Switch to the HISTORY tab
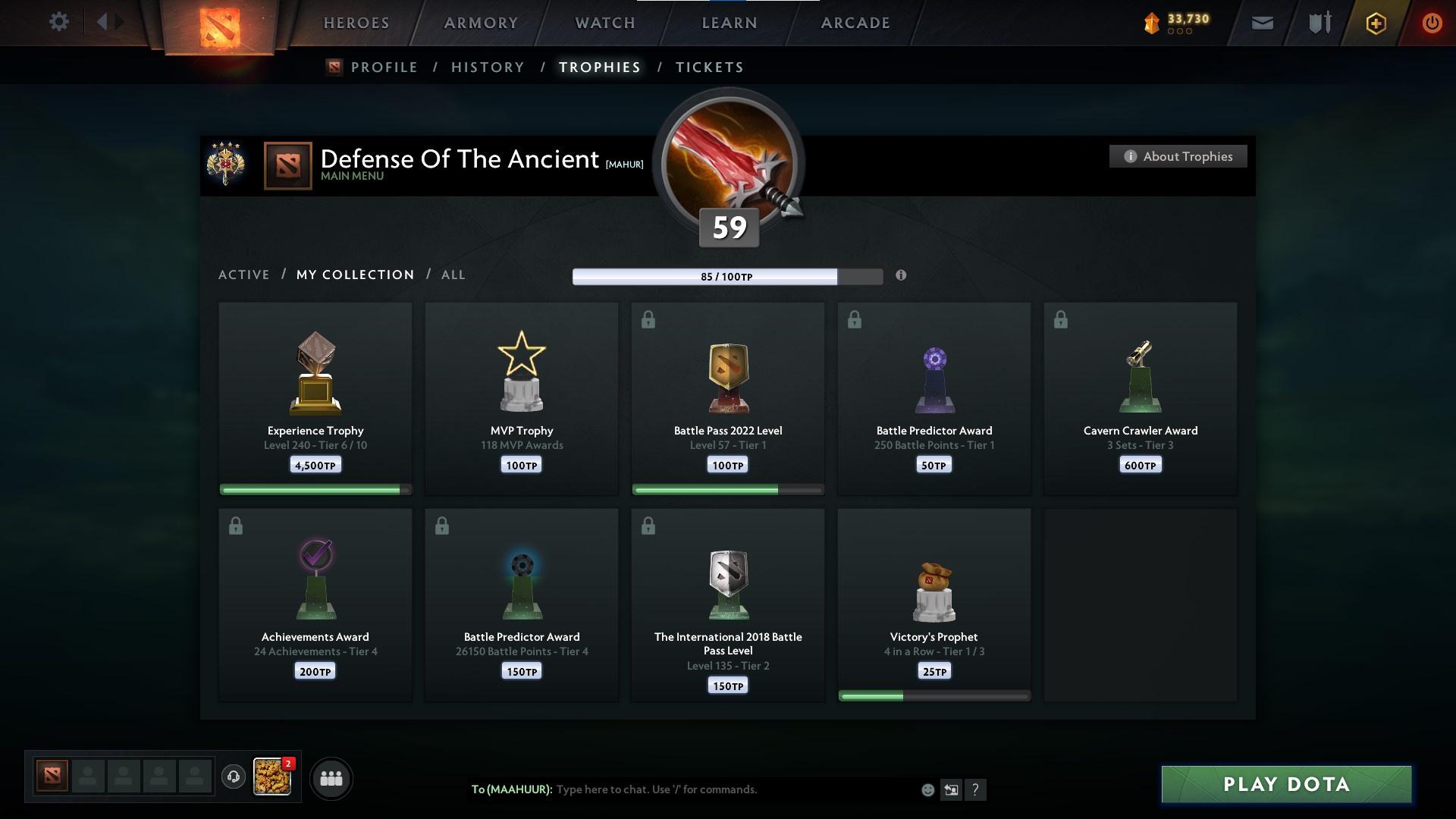This screenshot has height=819, width=1456. tap(487, 67)
